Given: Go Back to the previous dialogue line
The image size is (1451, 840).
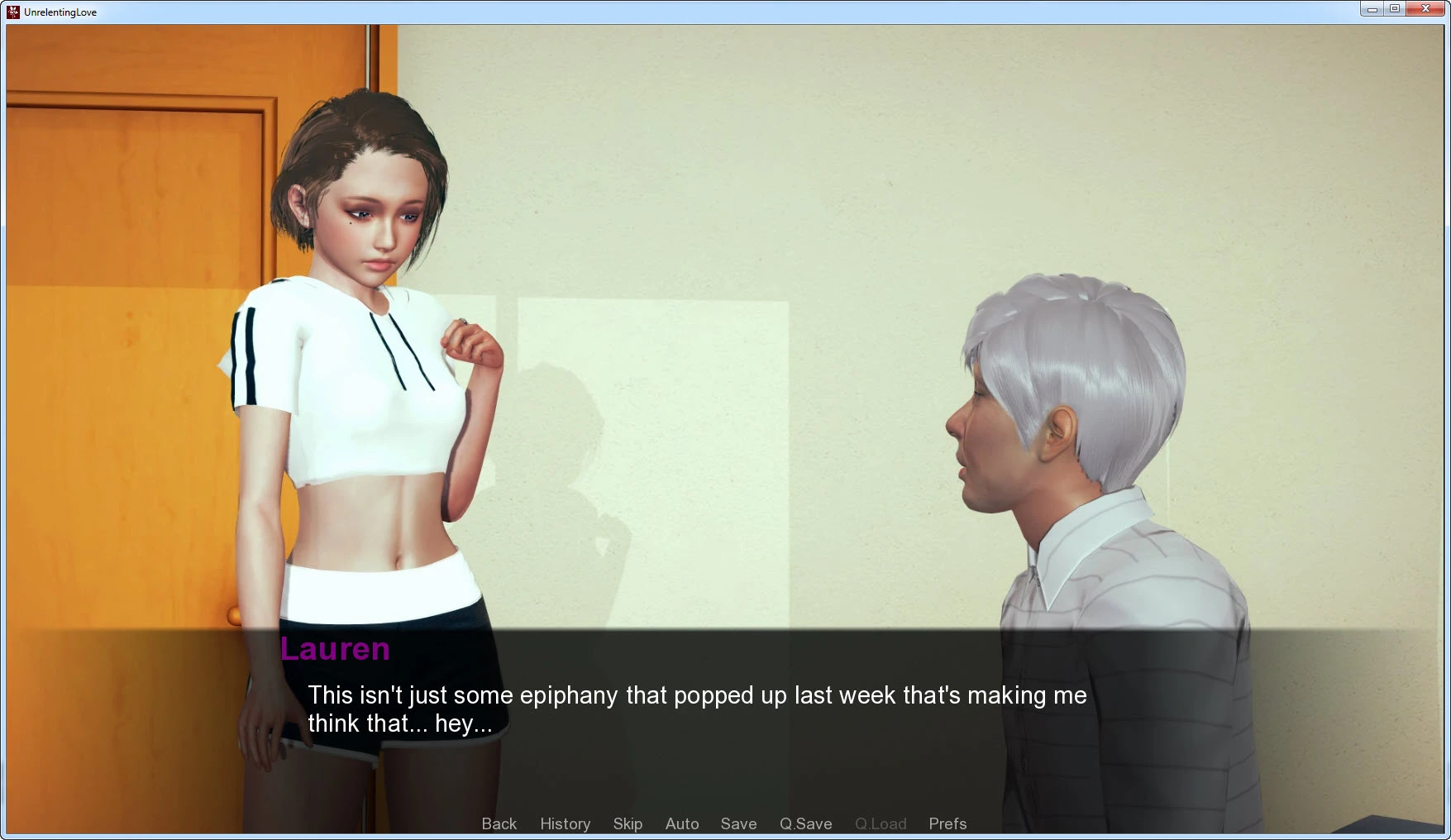Looking at the screenshot, I should pyautogui.click(x=499, y=823).
